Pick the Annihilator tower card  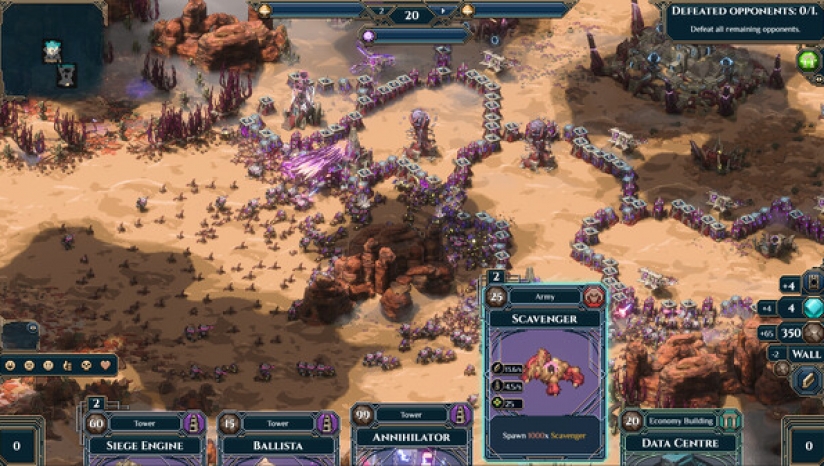pyautogui.click(x=412, y=436)
